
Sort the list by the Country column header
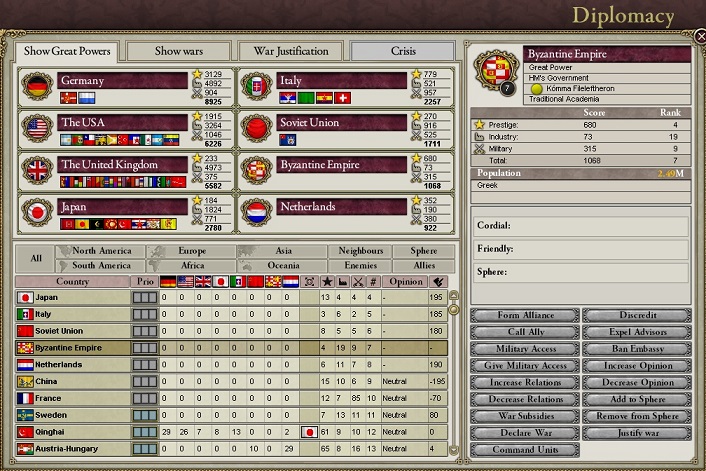point(72,282)
